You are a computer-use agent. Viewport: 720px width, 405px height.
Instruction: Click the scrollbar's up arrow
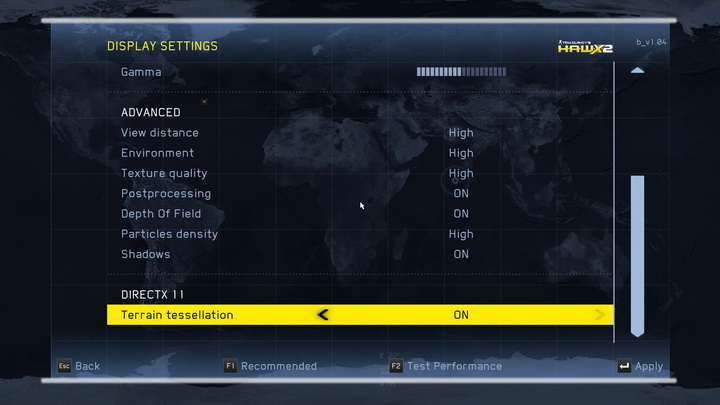637,71
